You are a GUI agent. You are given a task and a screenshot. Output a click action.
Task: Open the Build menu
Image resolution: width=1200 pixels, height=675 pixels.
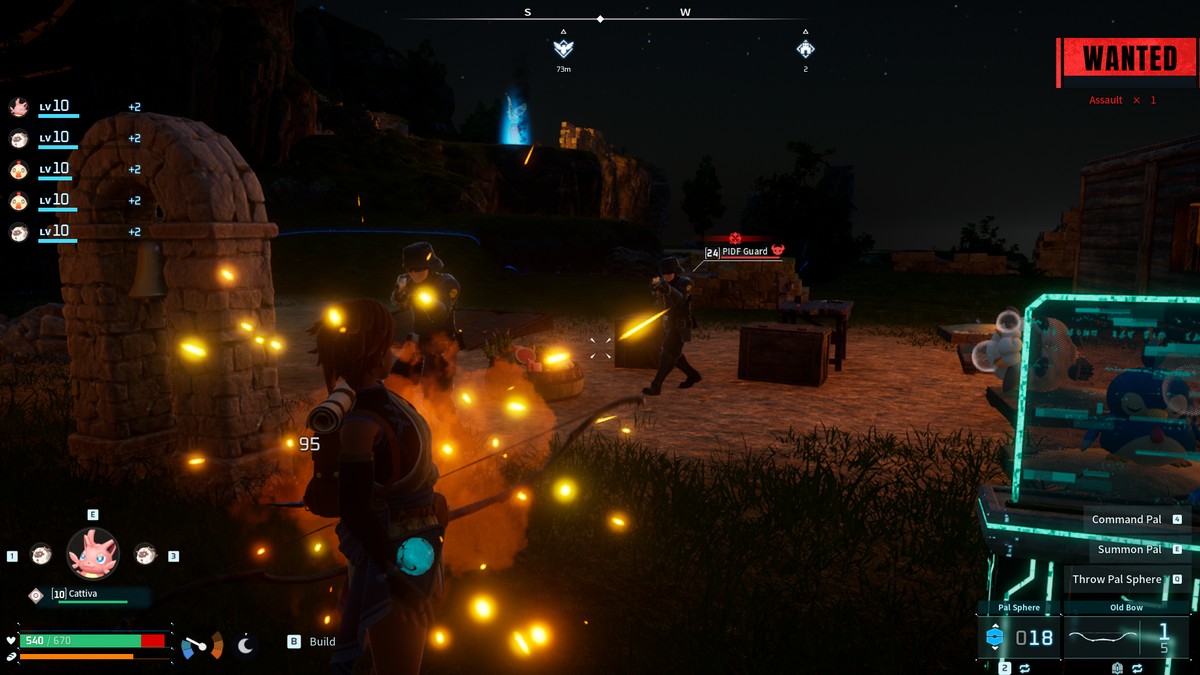(x=312, y=642)
